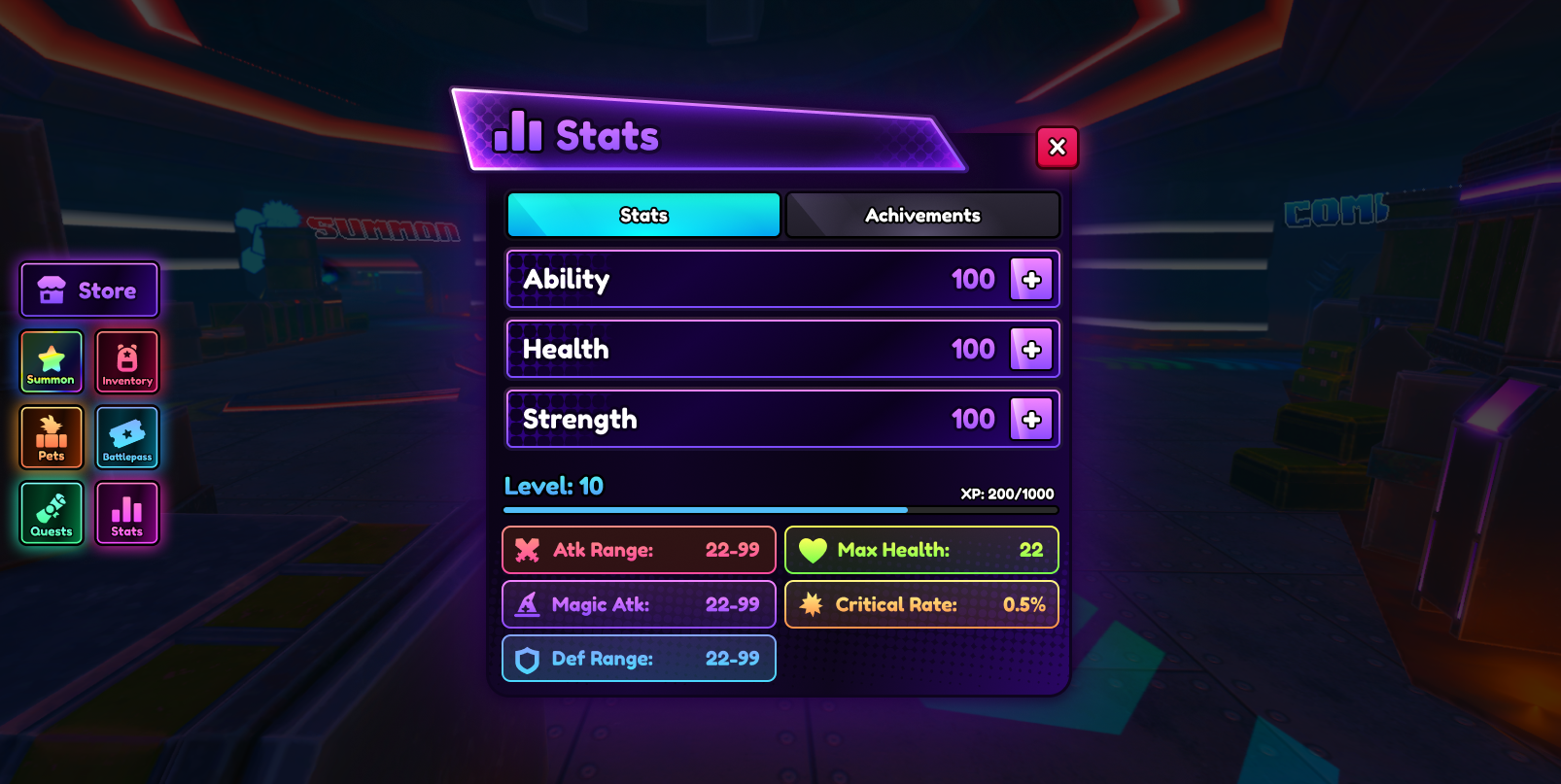The width and height of the screenshot is (1561, 784).
Task: Increase the Health stat
Action: (x=1031, y=350)
